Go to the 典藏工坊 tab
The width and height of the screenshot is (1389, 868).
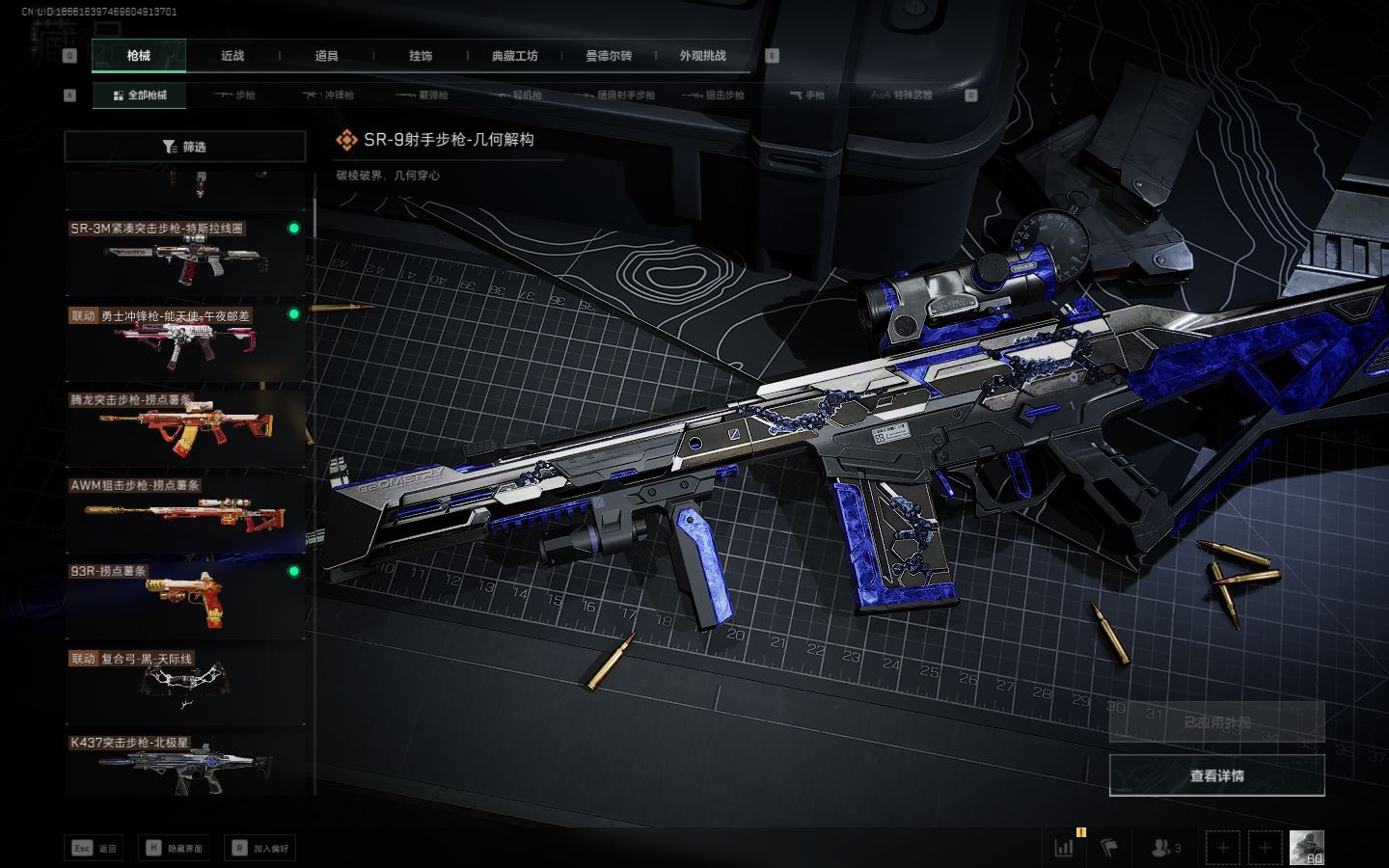[514, 56]
